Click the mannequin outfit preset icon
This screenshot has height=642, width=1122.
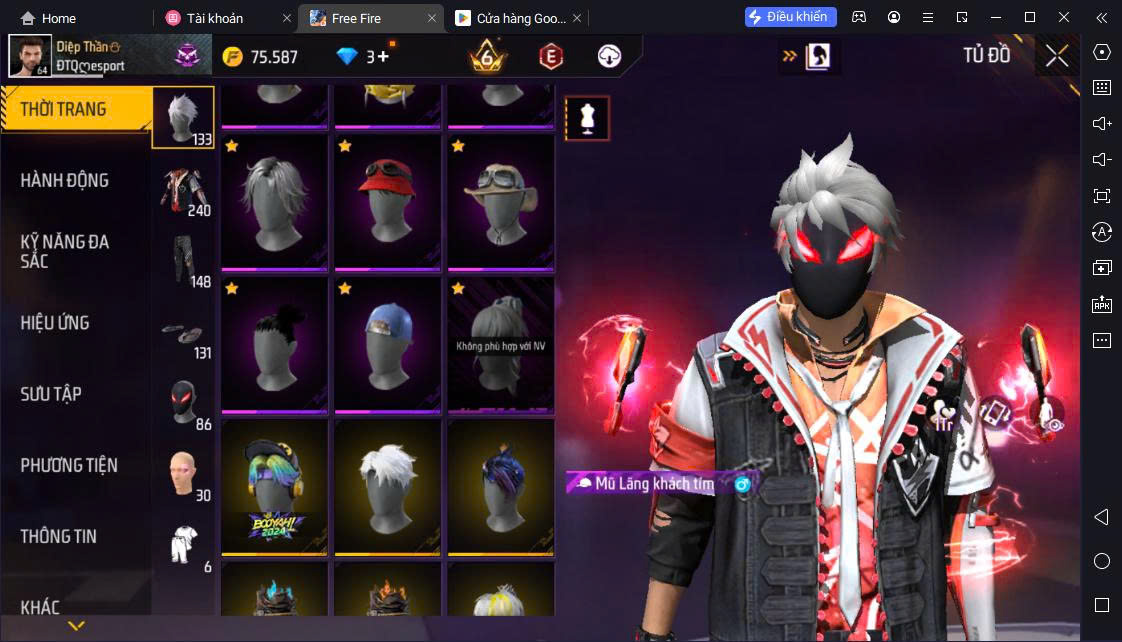point(587,119)
